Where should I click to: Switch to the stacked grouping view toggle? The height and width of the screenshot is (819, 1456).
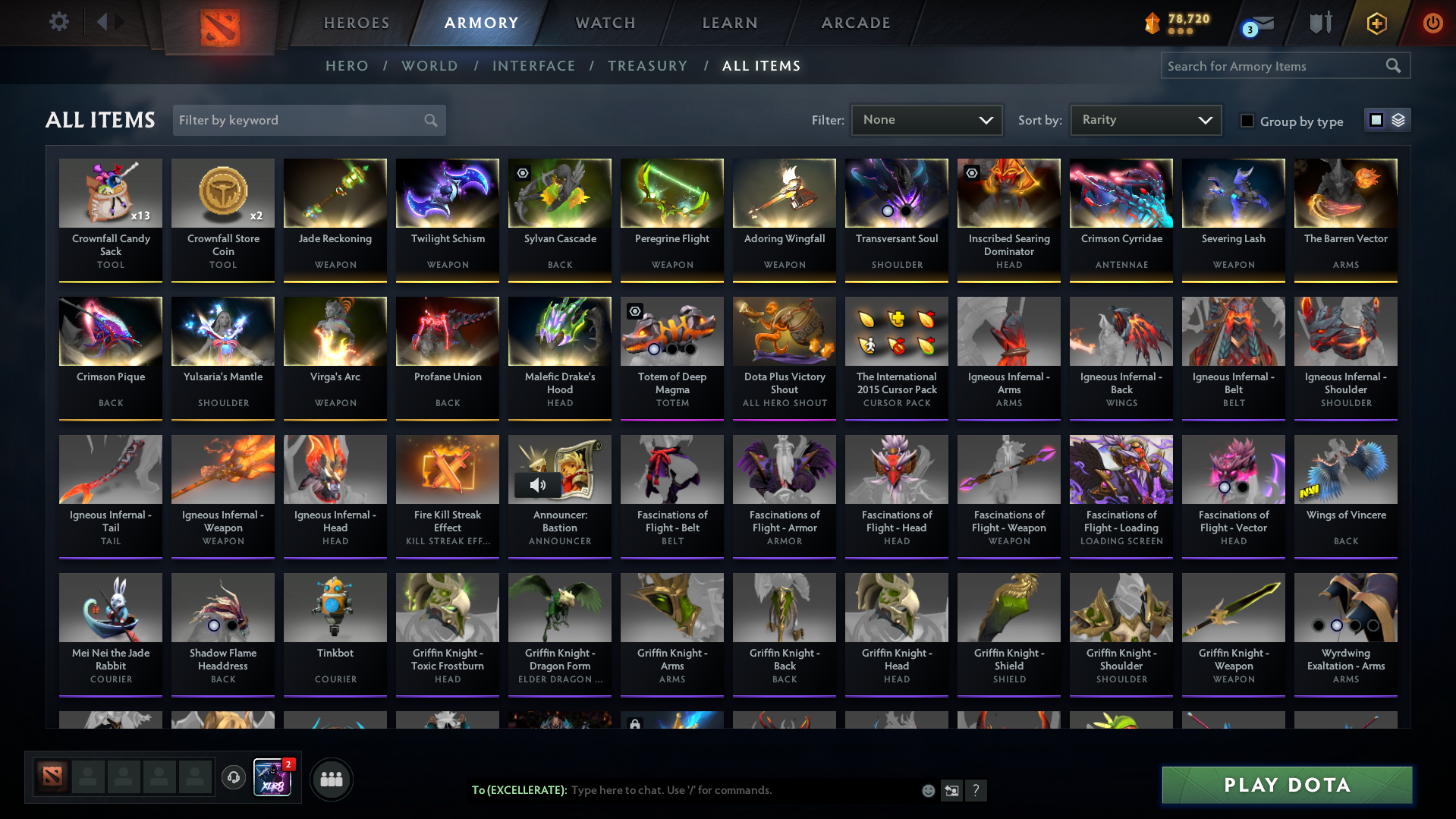pyautogui.click(x=1398, y=119)
